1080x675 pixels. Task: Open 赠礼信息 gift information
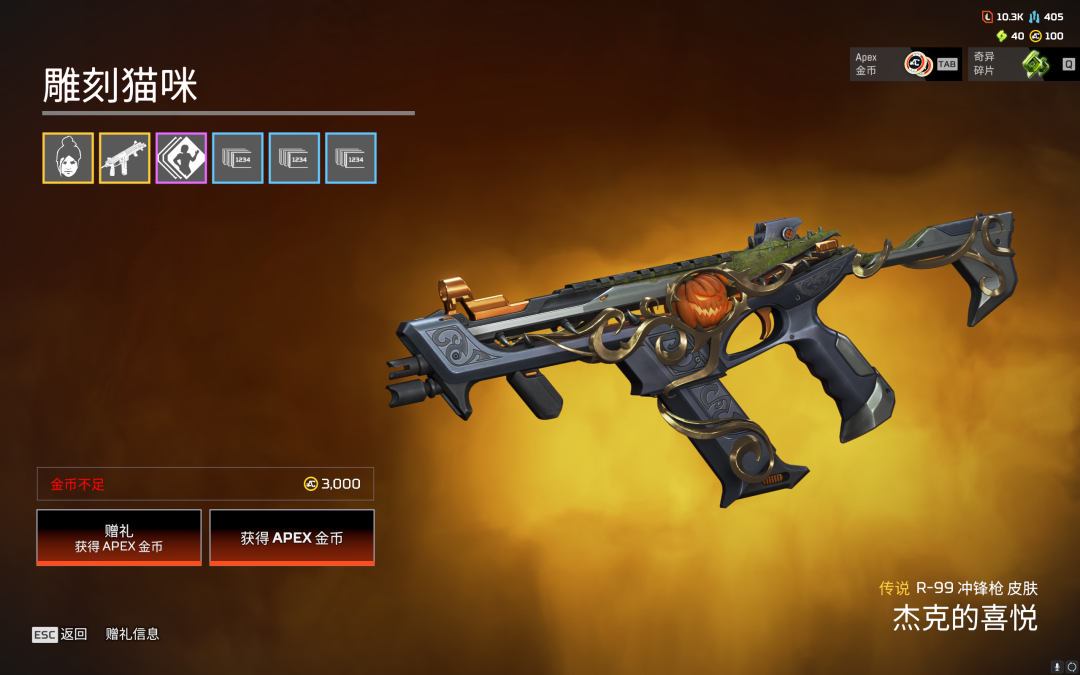[x=132, y=634]
